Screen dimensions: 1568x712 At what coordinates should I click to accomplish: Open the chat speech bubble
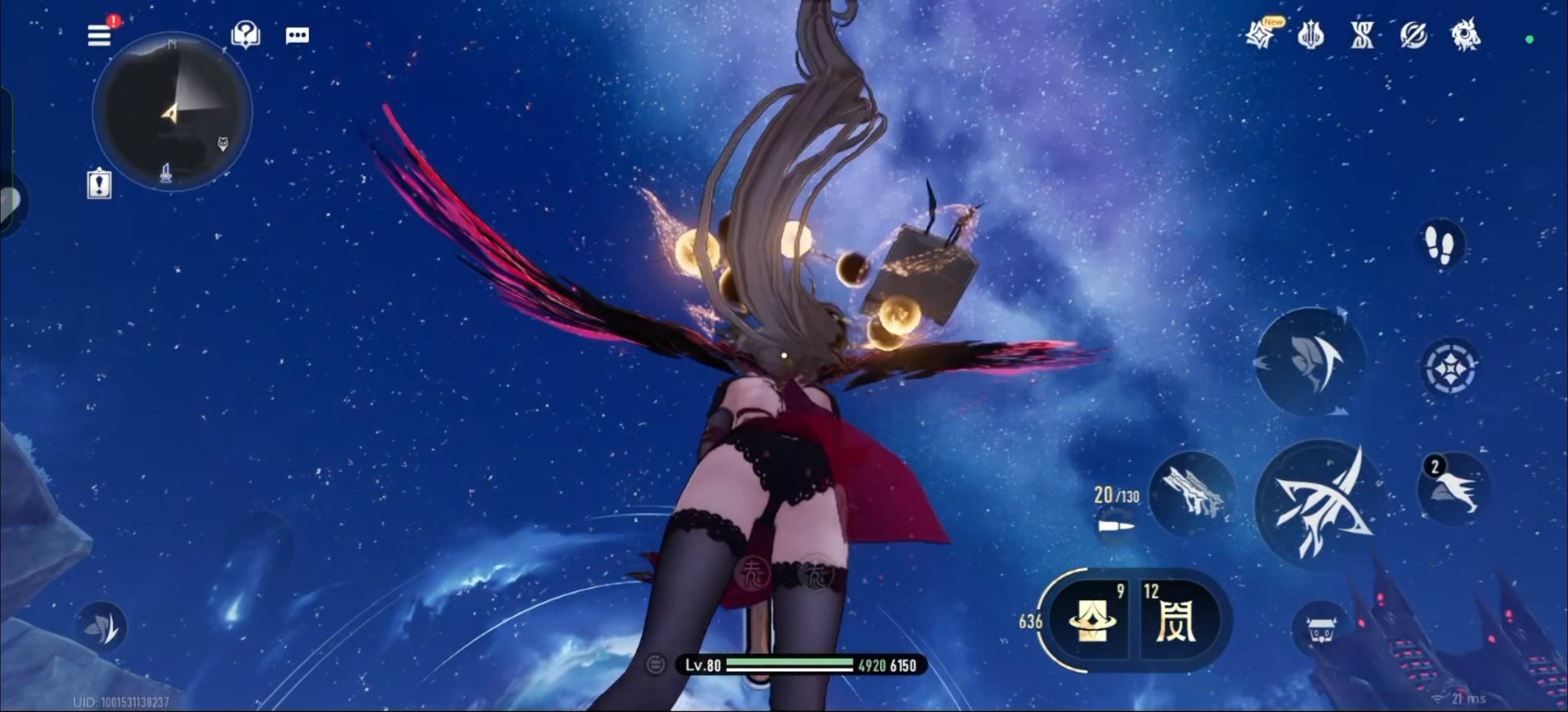(297, 35)
